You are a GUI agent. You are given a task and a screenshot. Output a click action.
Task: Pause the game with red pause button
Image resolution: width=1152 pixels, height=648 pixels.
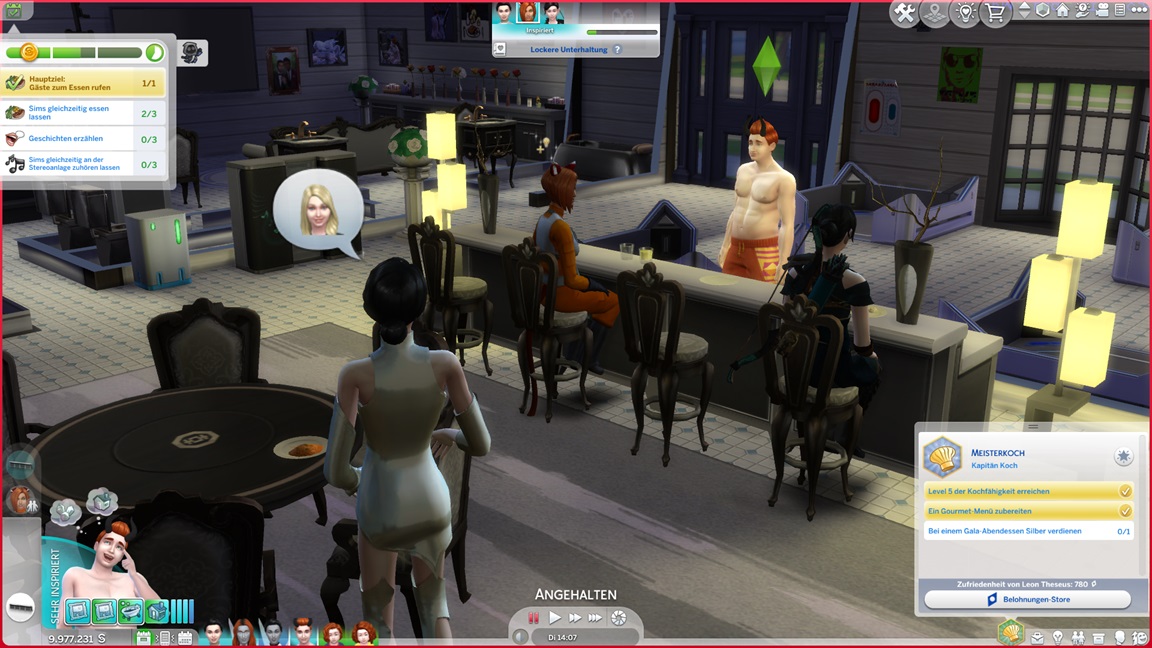[534, 618]
